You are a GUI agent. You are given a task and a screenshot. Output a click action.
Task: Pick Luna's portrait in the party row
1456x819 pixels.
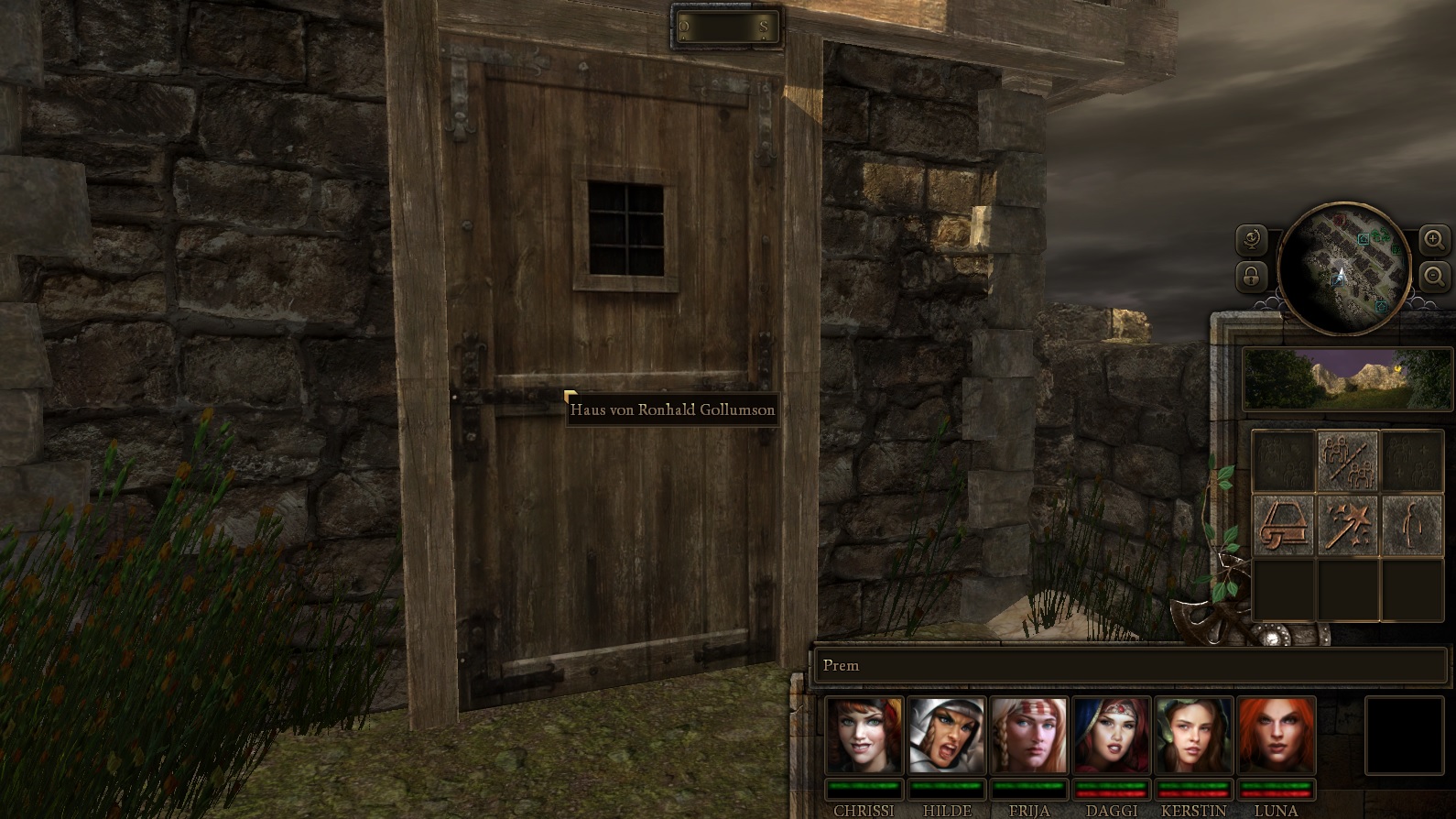(x=1276, y=736)
